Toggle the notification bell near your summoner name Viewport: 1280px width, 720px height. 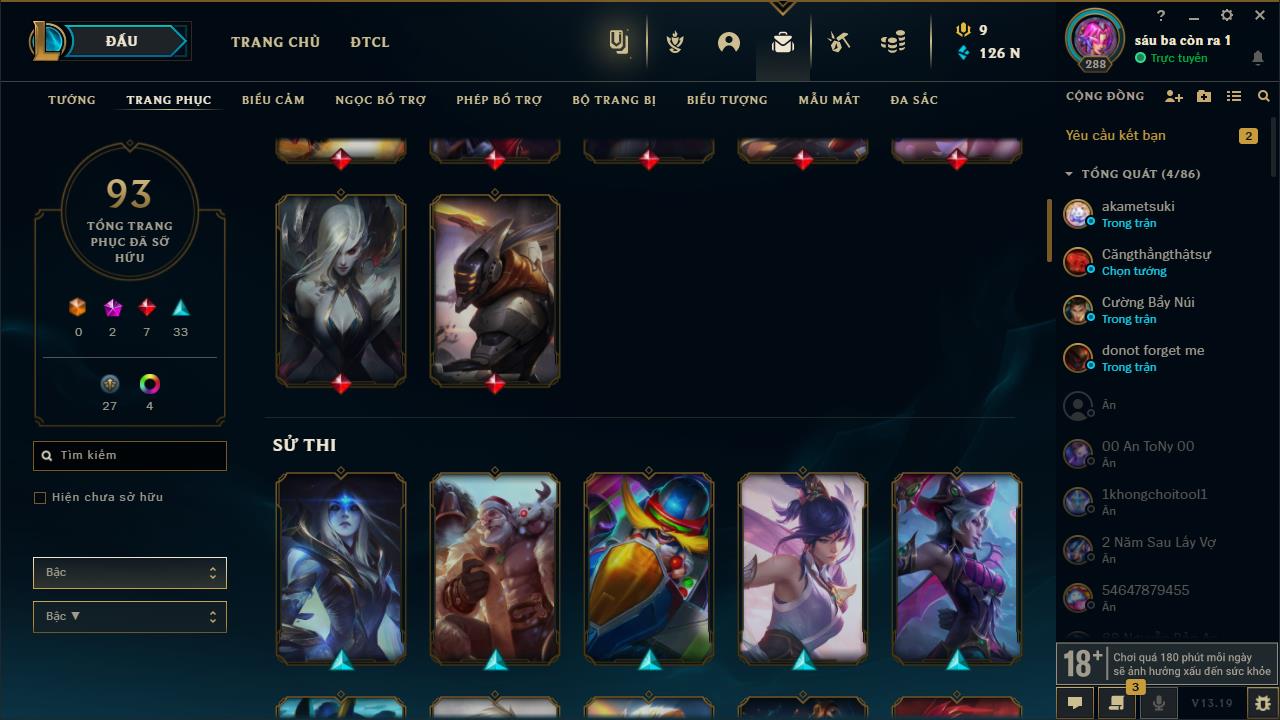1258,60
